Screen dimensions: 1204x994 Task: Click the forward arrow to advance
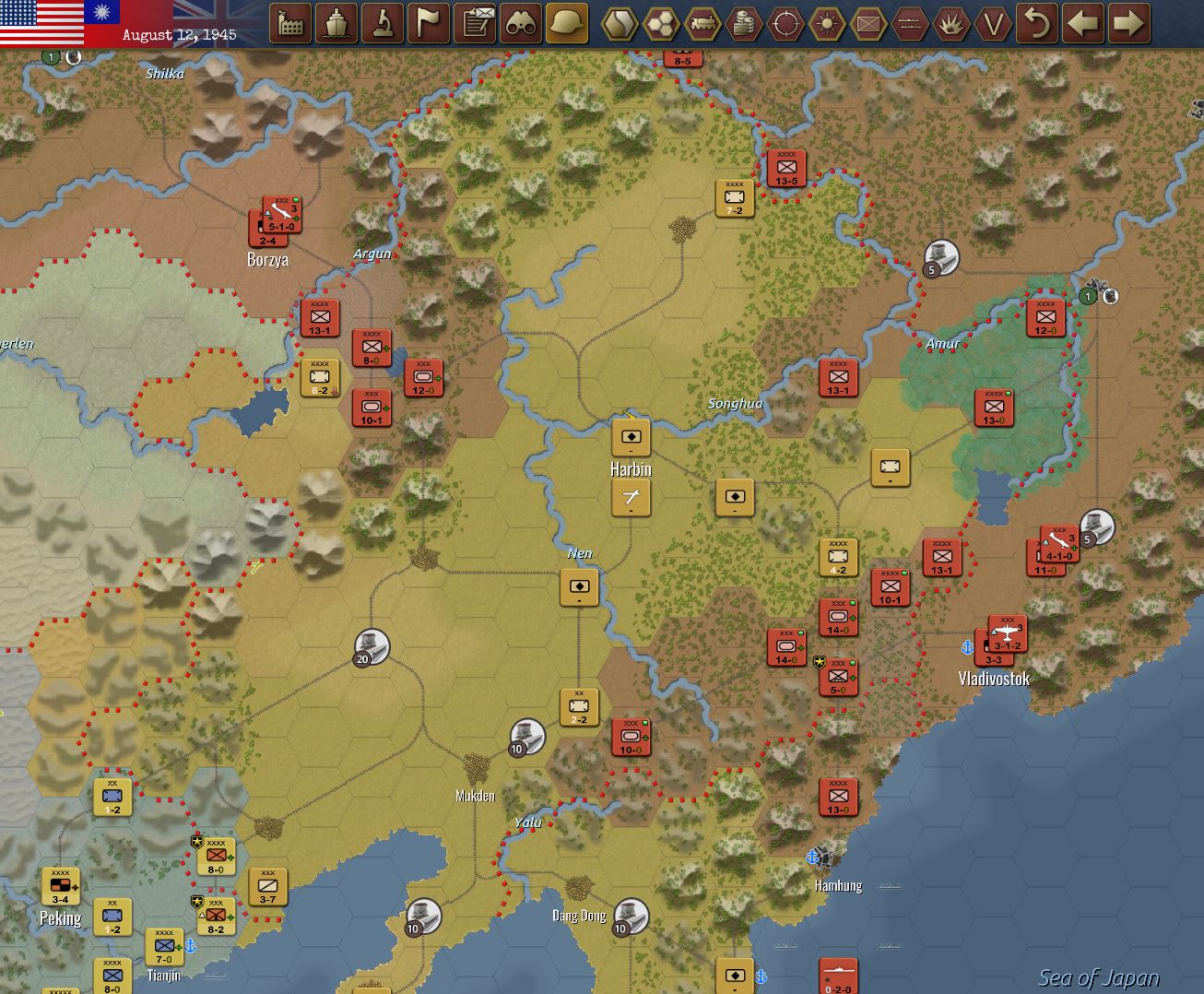(x=1130, y=25)
